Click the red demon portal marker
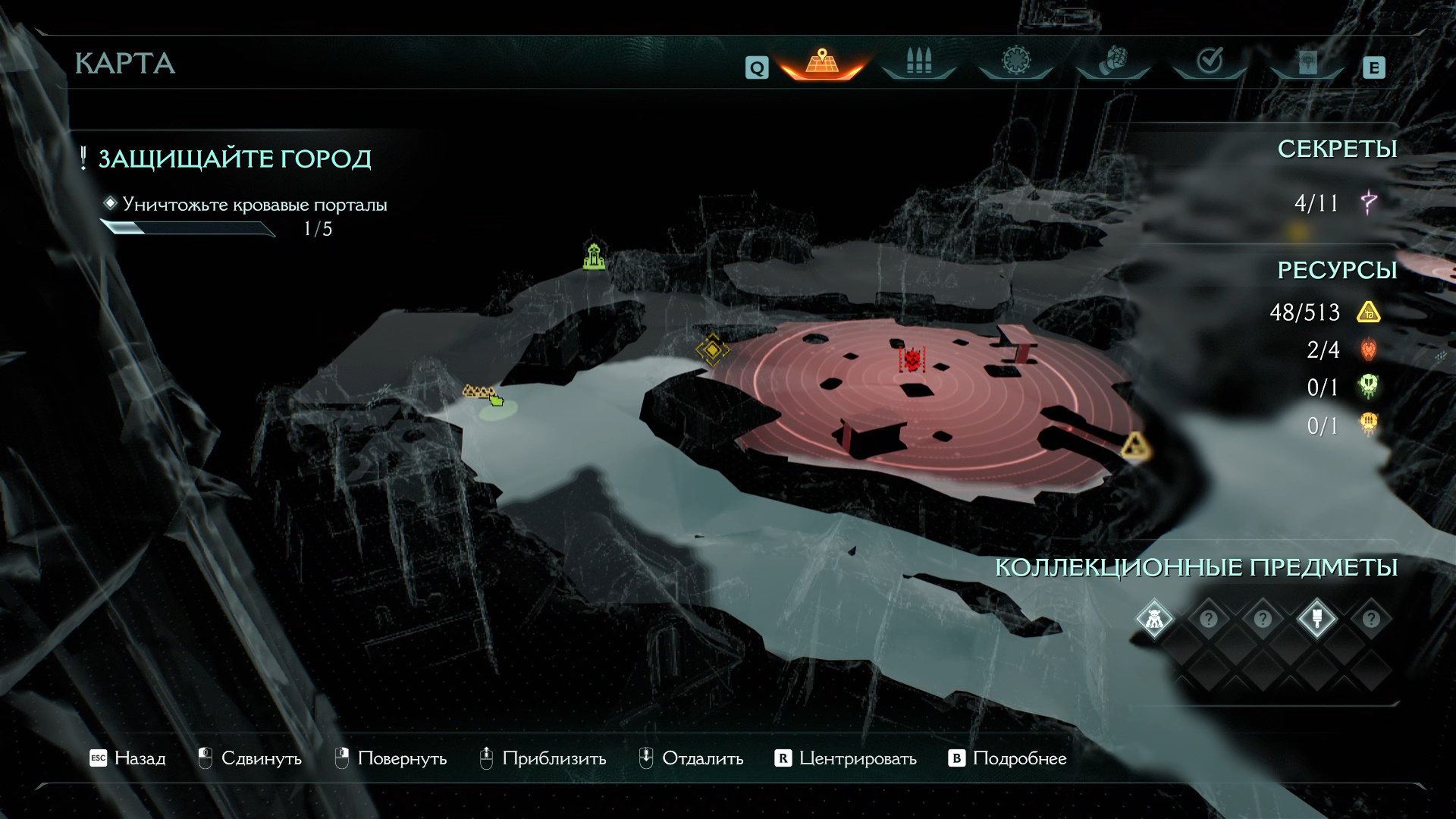The image size is (1456, 819). tap(912, 359)
